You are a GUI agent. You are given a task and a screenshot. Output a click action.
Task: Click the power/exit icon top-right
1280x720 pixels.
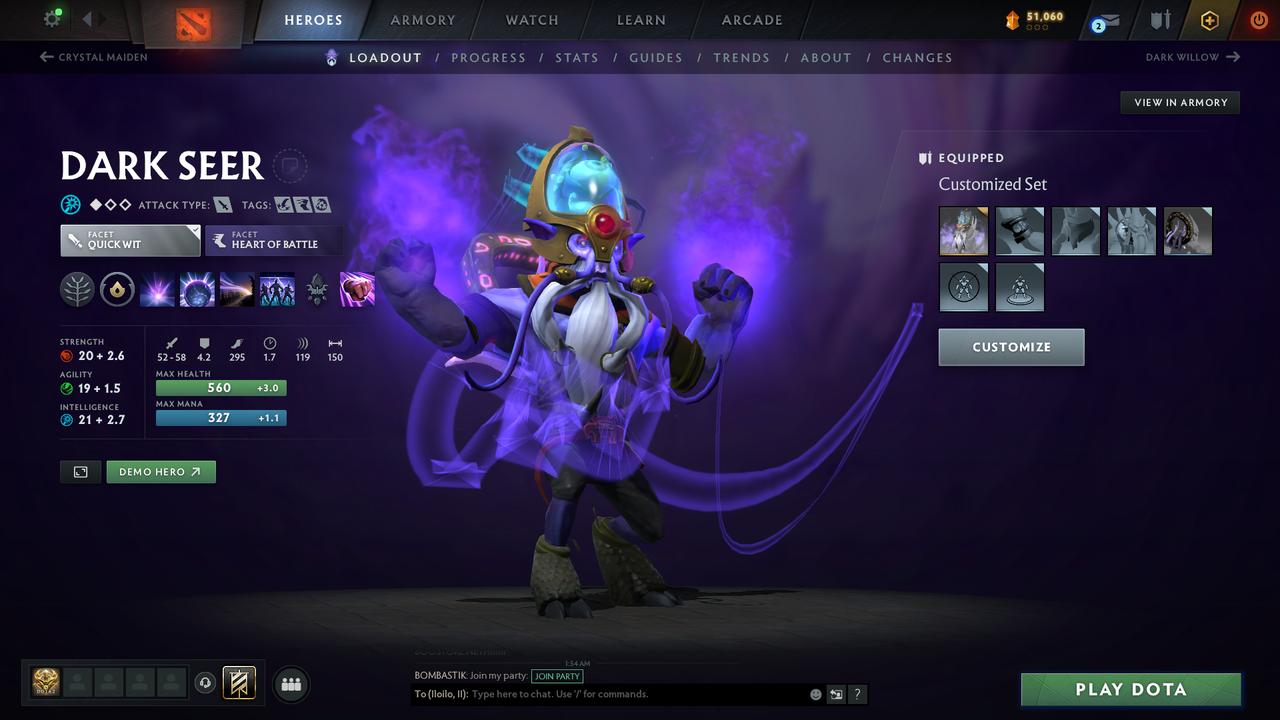pyautogui.click(x=1258, y=20)
